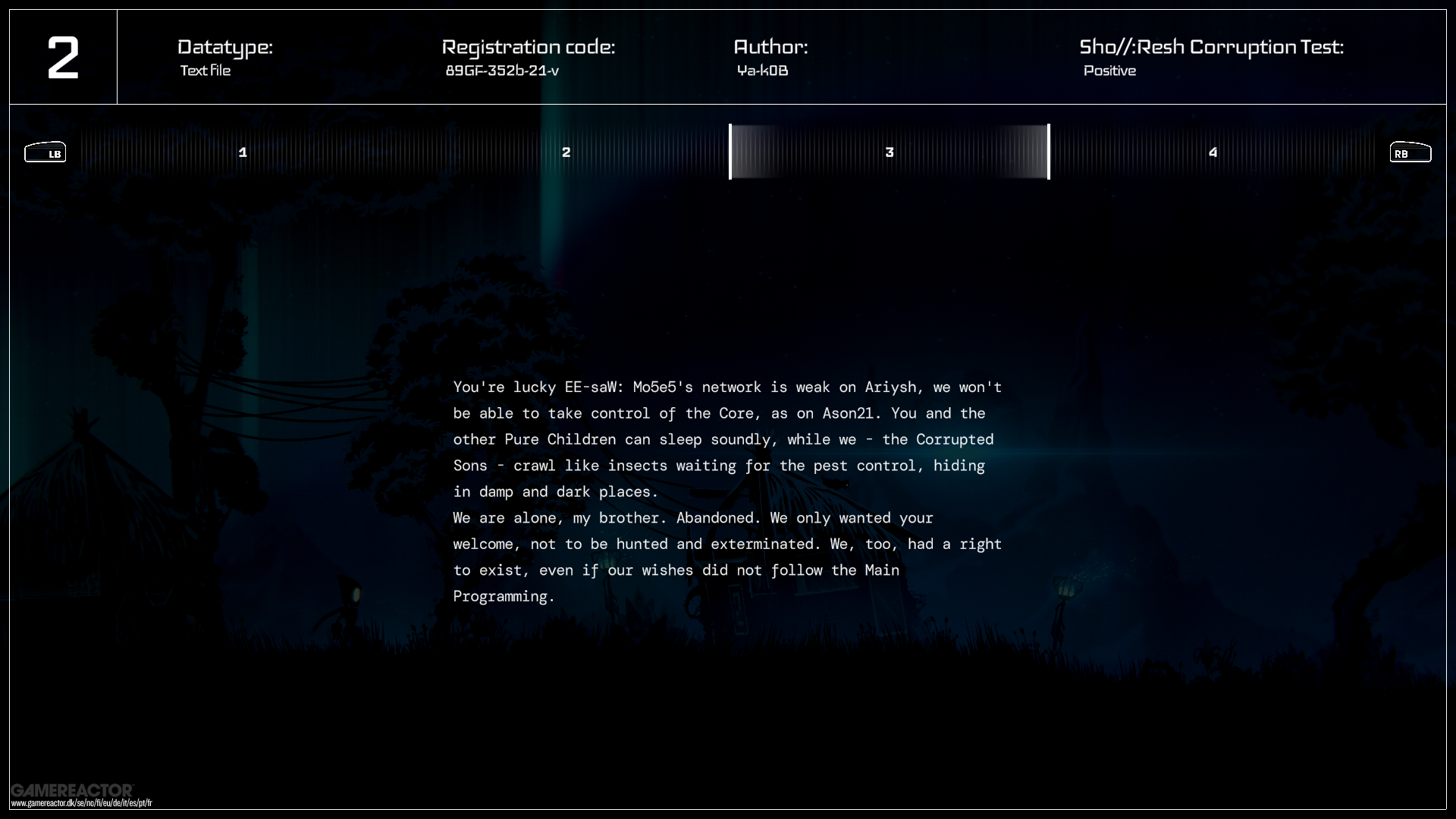Expand the page 4 section
The height and width of the screenshot is (819, 1456).
coord(1213,152)
